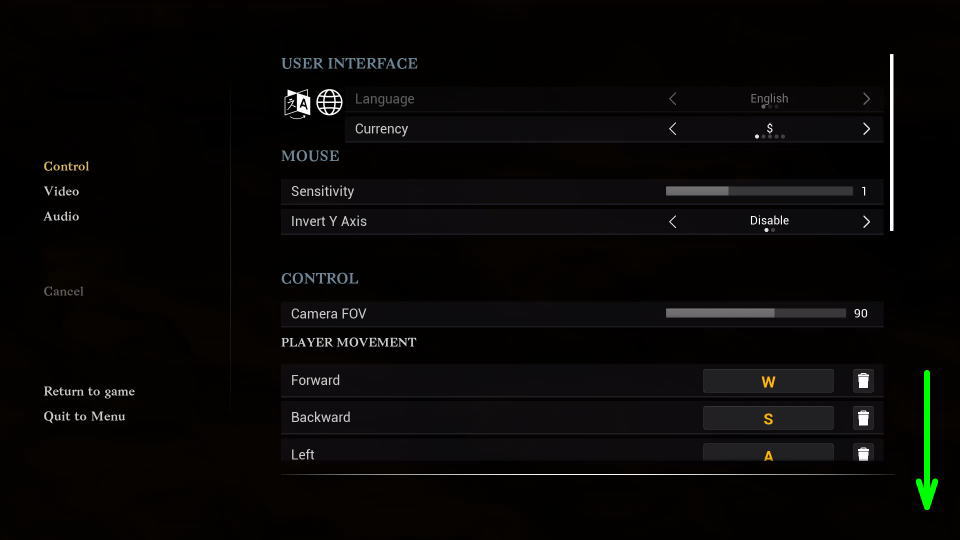Select Quit to Menu
This screenshot has width=960, height=540.
(84, 416)
